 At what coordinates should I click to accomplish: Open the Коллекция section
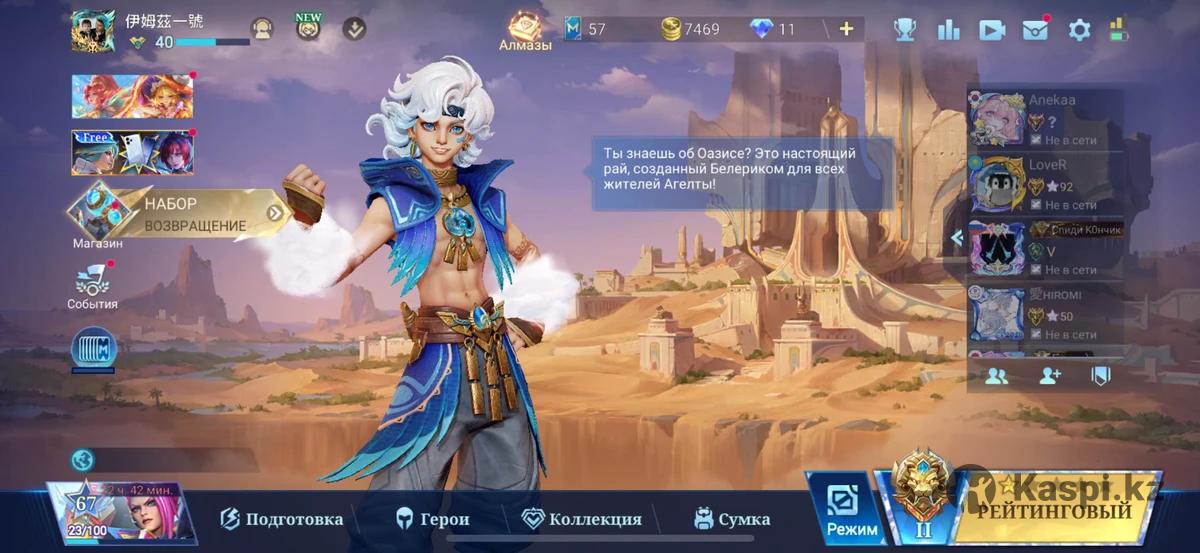pos(582,519)
